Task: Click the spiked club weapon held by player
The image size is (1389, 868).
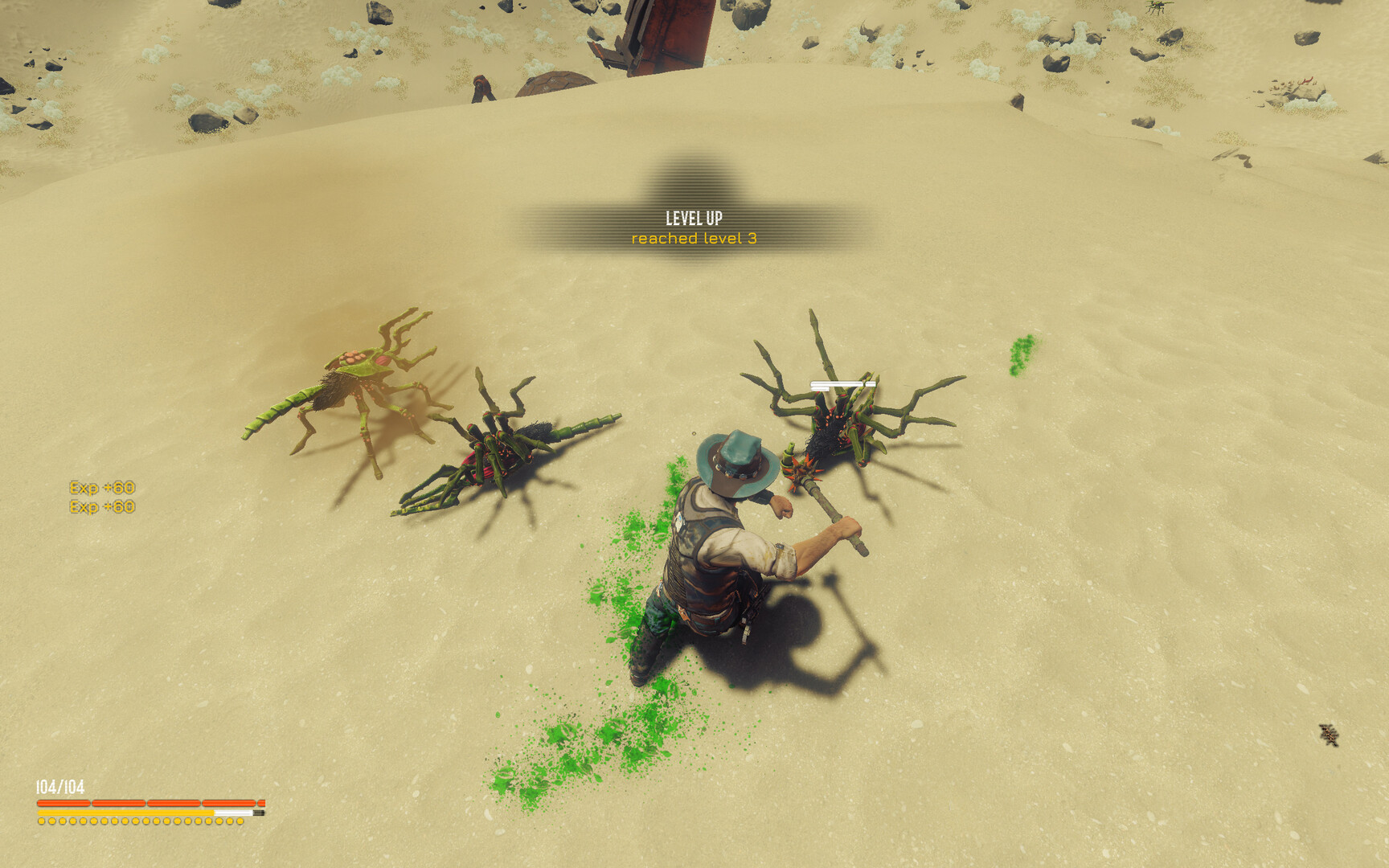Action: click(804, 474)
